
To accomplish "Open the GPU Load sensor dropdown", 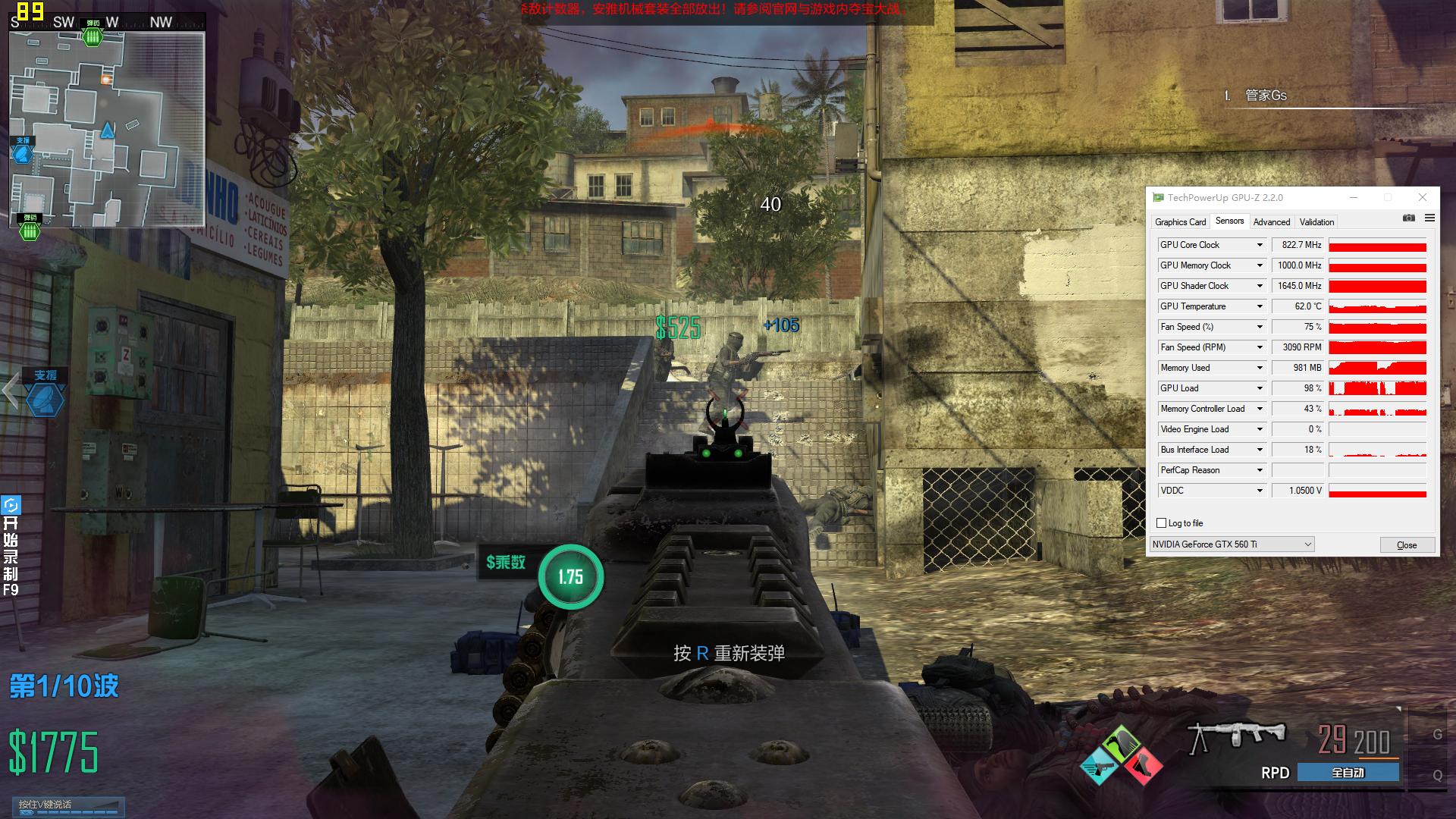I will 1260,388.
